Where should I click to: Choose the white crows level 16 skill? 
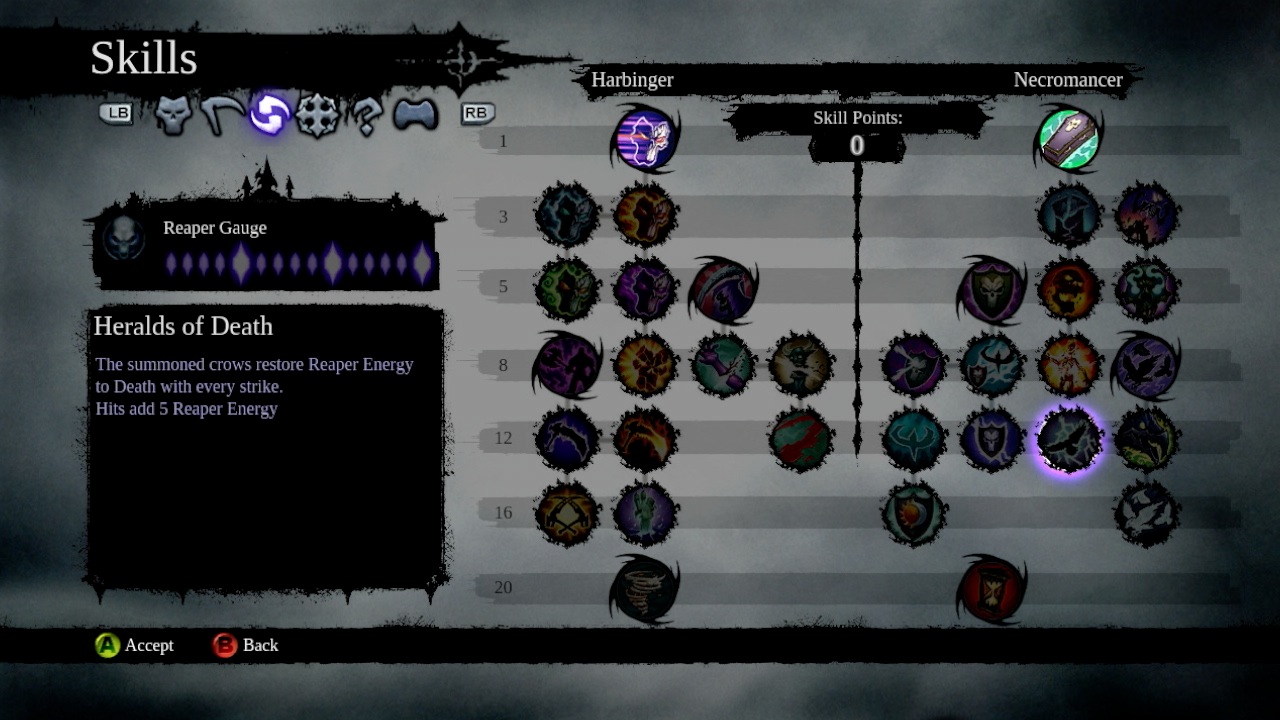click(x=1146, y=514)
